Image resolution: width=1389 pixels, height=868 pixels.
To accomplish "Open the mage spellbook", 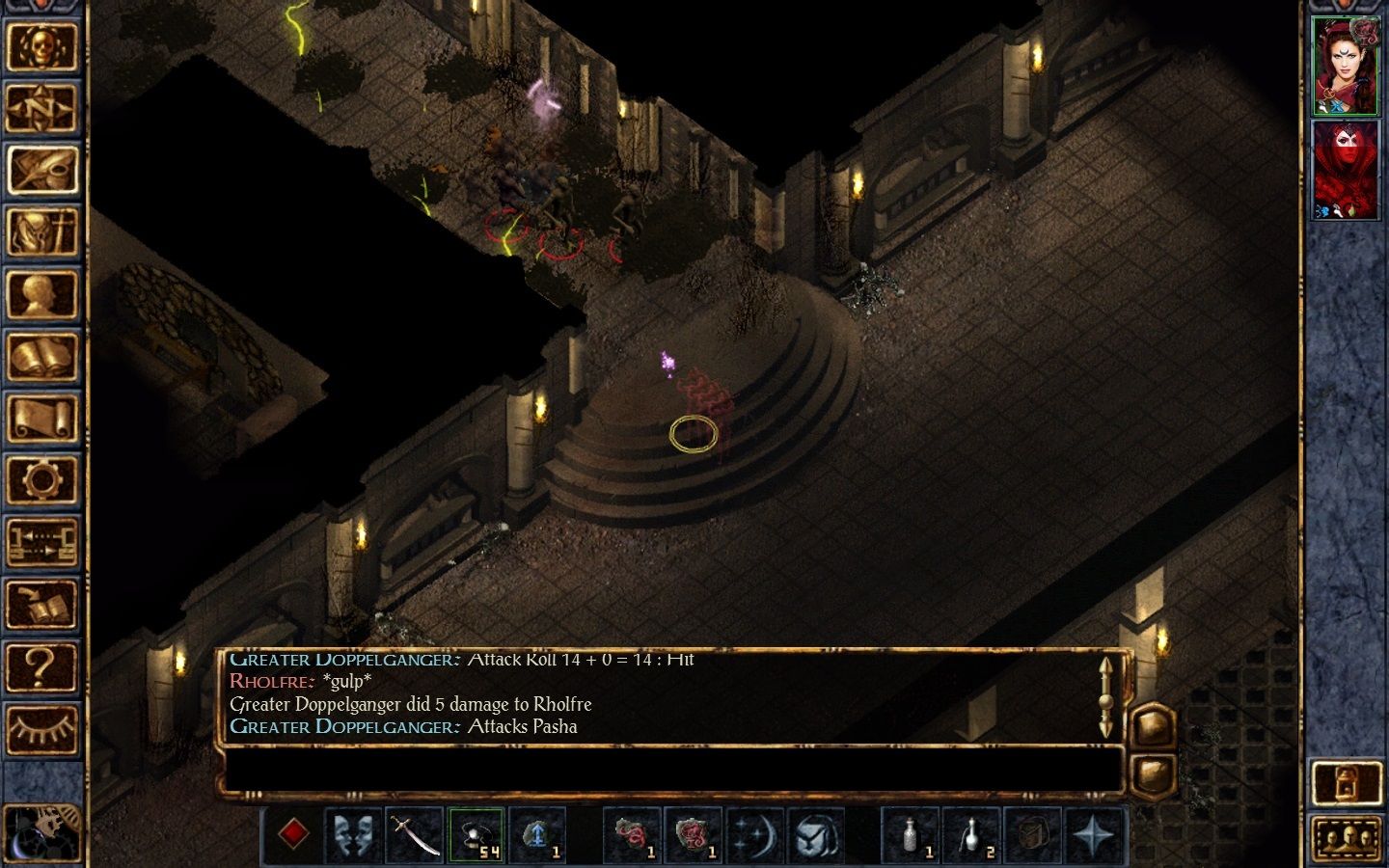I will (41, 357).
